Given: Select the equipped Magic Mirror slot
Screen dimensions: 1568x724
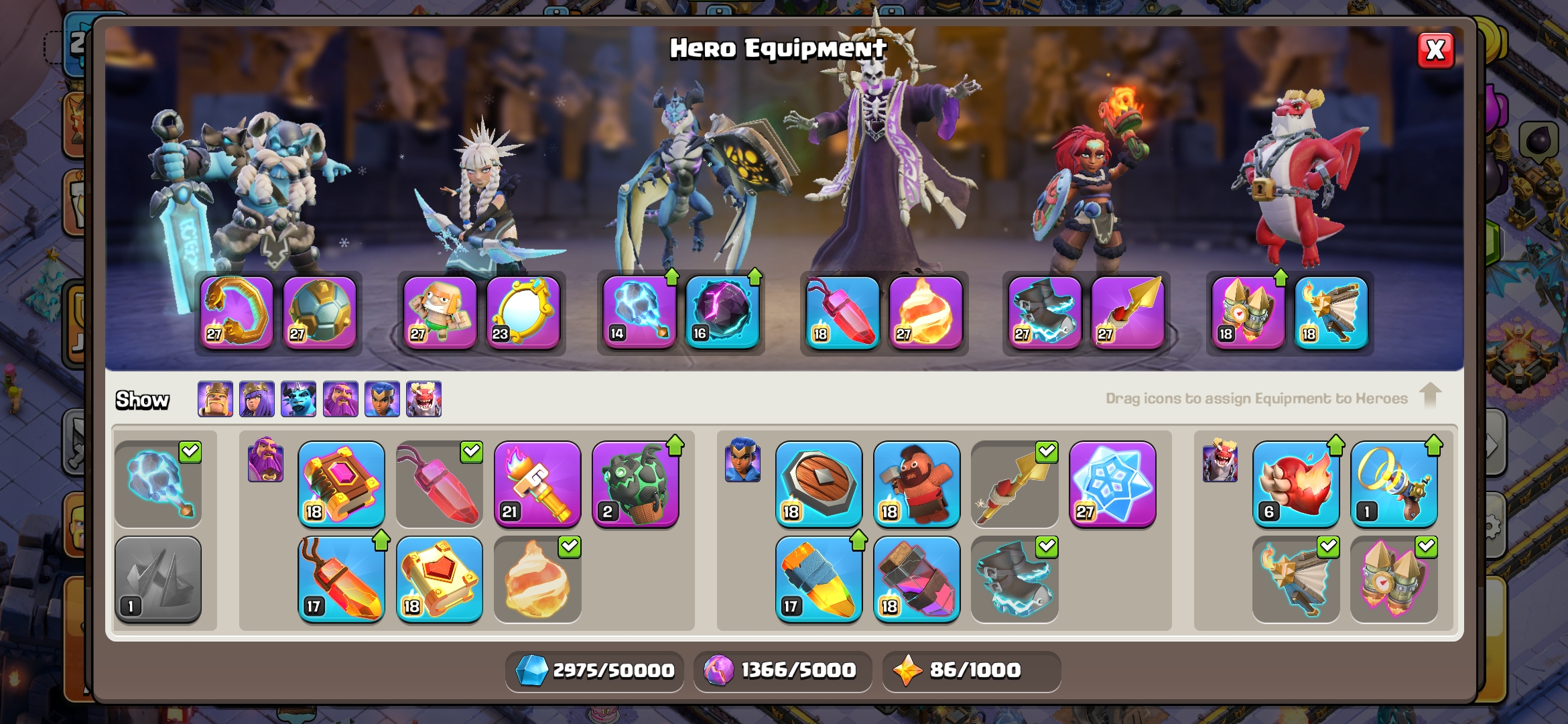Looking at the screenshot, I should (523, 312).
